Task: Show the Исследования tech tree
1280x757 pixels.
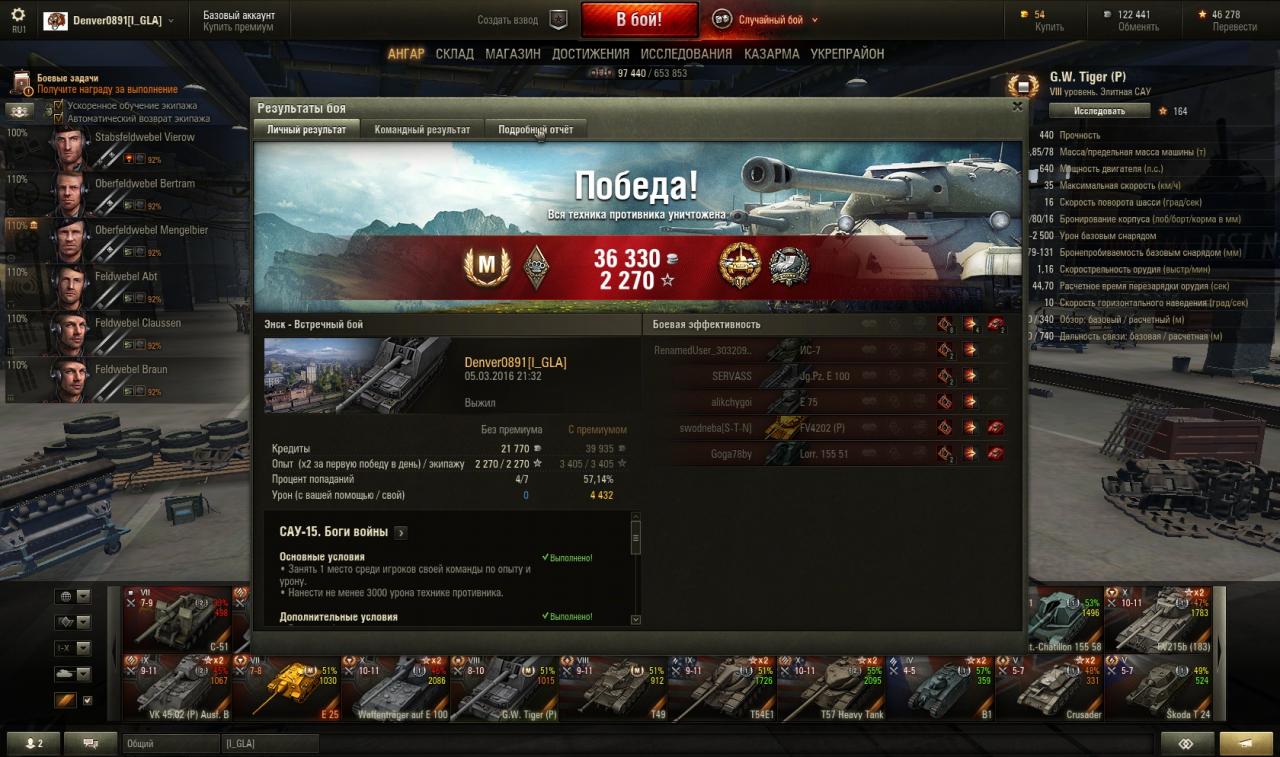Action: pyautogui.click(x=686, y=54)
